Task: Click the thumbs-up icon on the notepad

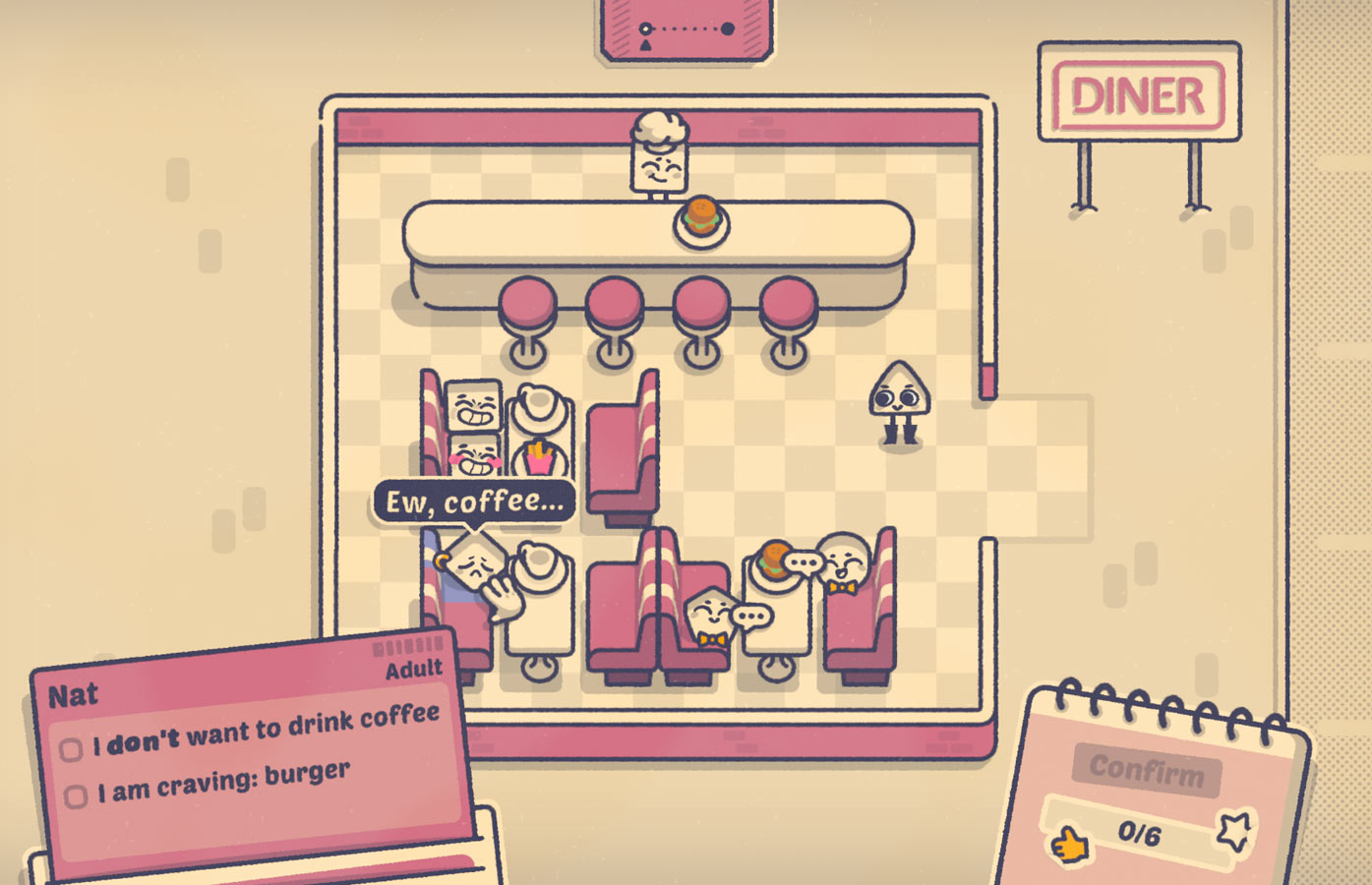Action: (1069, 844)
